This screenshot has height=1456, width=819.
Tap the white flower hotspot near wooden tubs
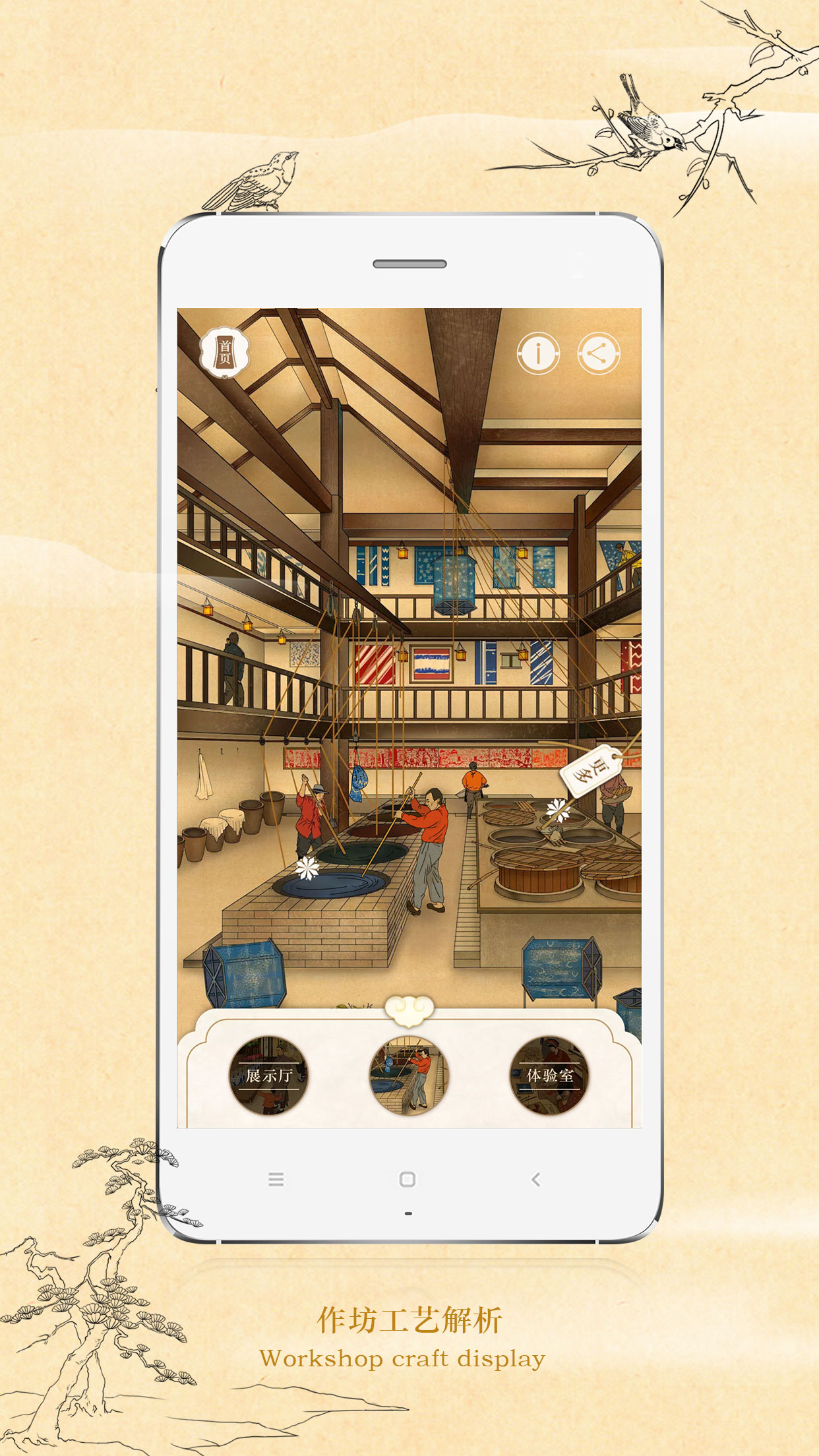click(557, 809)
